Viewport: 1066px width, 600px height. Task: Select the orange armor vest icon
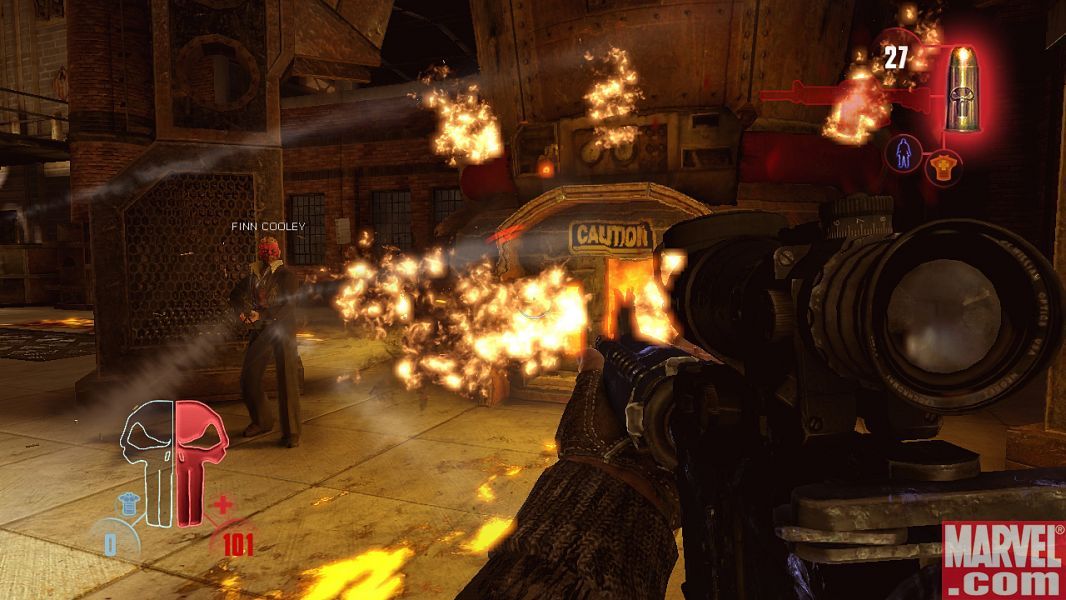pyautogui.click(x=938, y=169)
